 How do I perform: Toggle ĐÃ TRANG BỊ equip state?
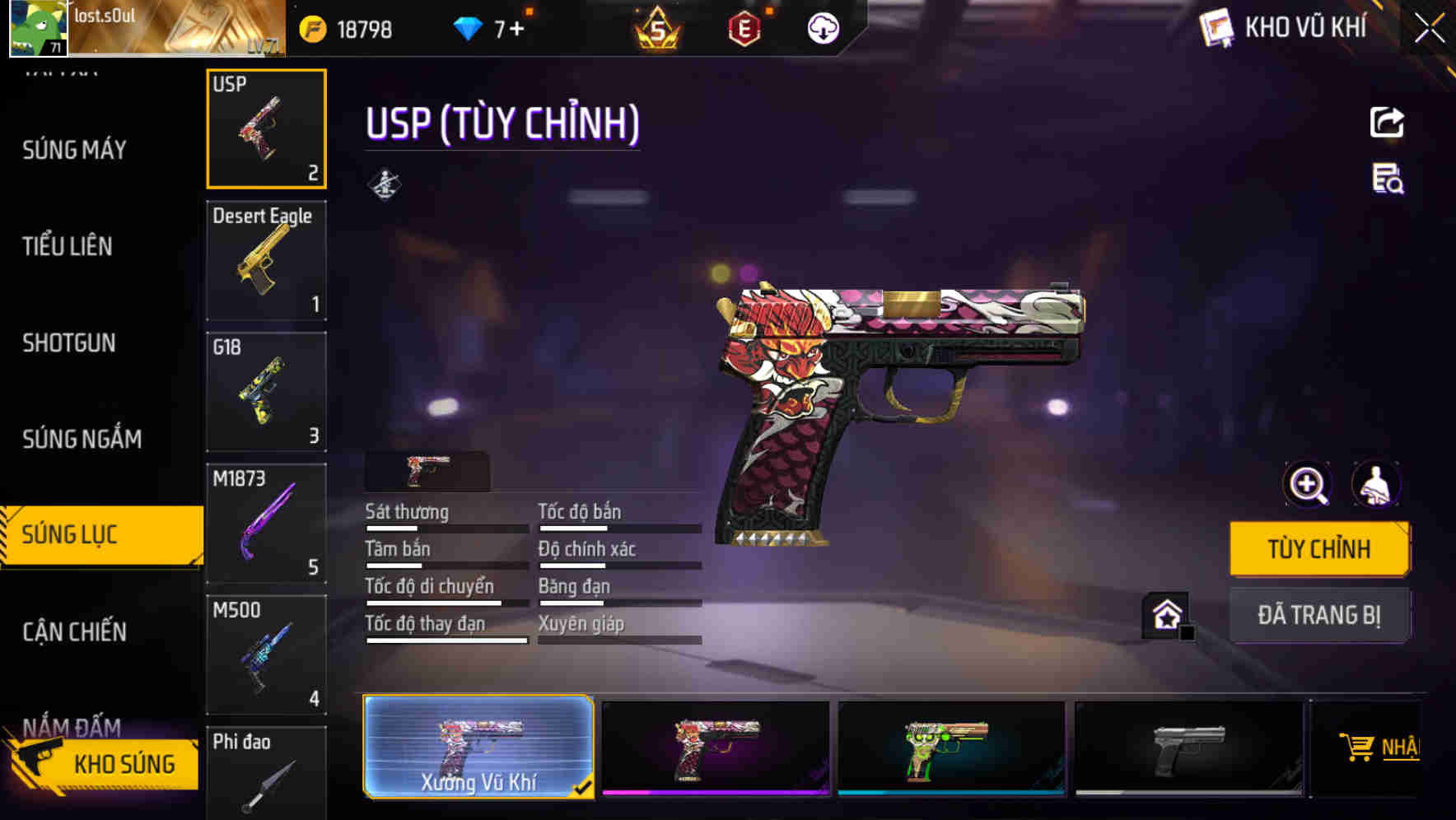point(1319,615)
